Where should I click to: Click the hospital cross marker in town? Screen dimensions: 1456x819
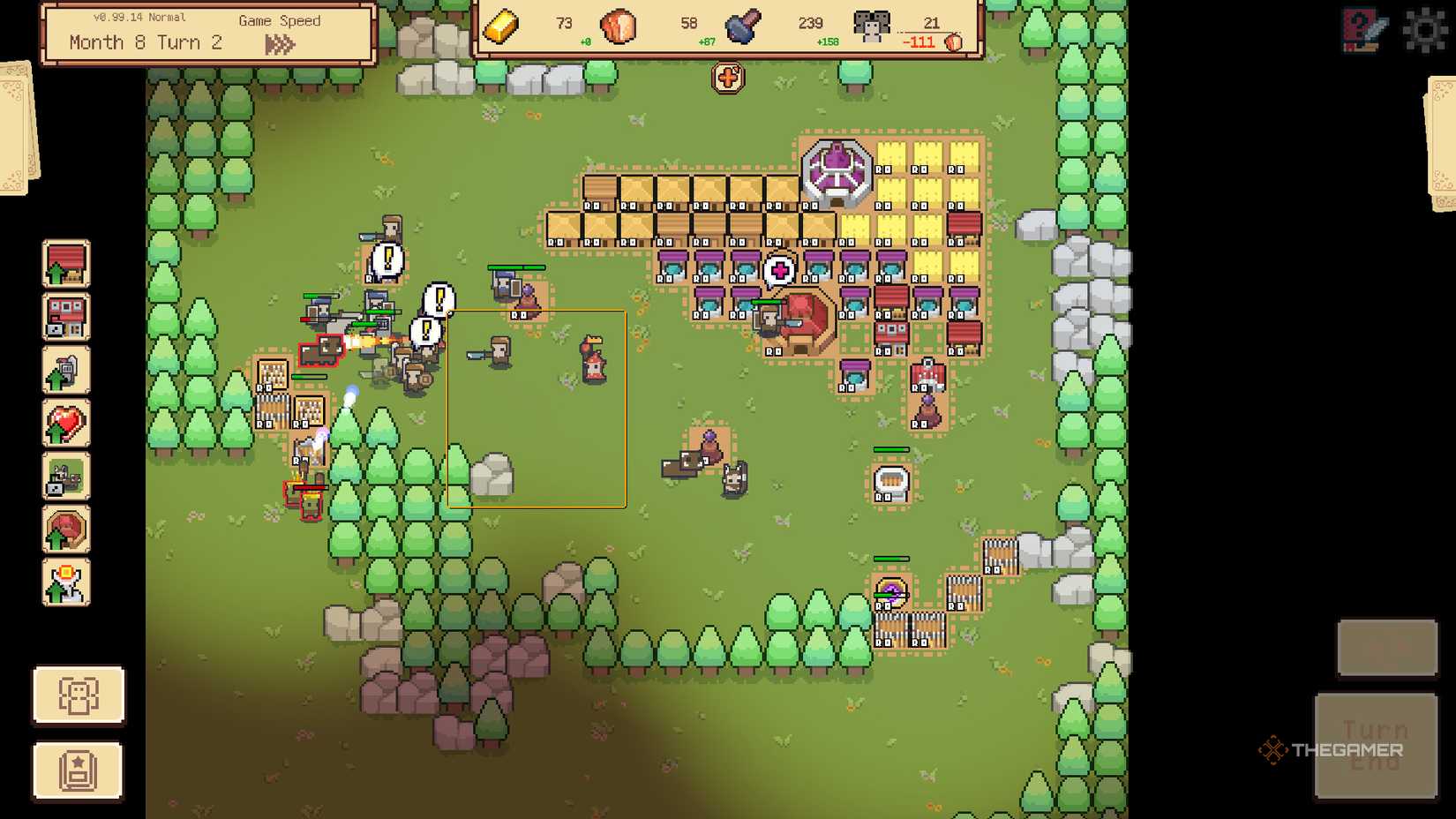pyautogui.click(x=779, y=268)
